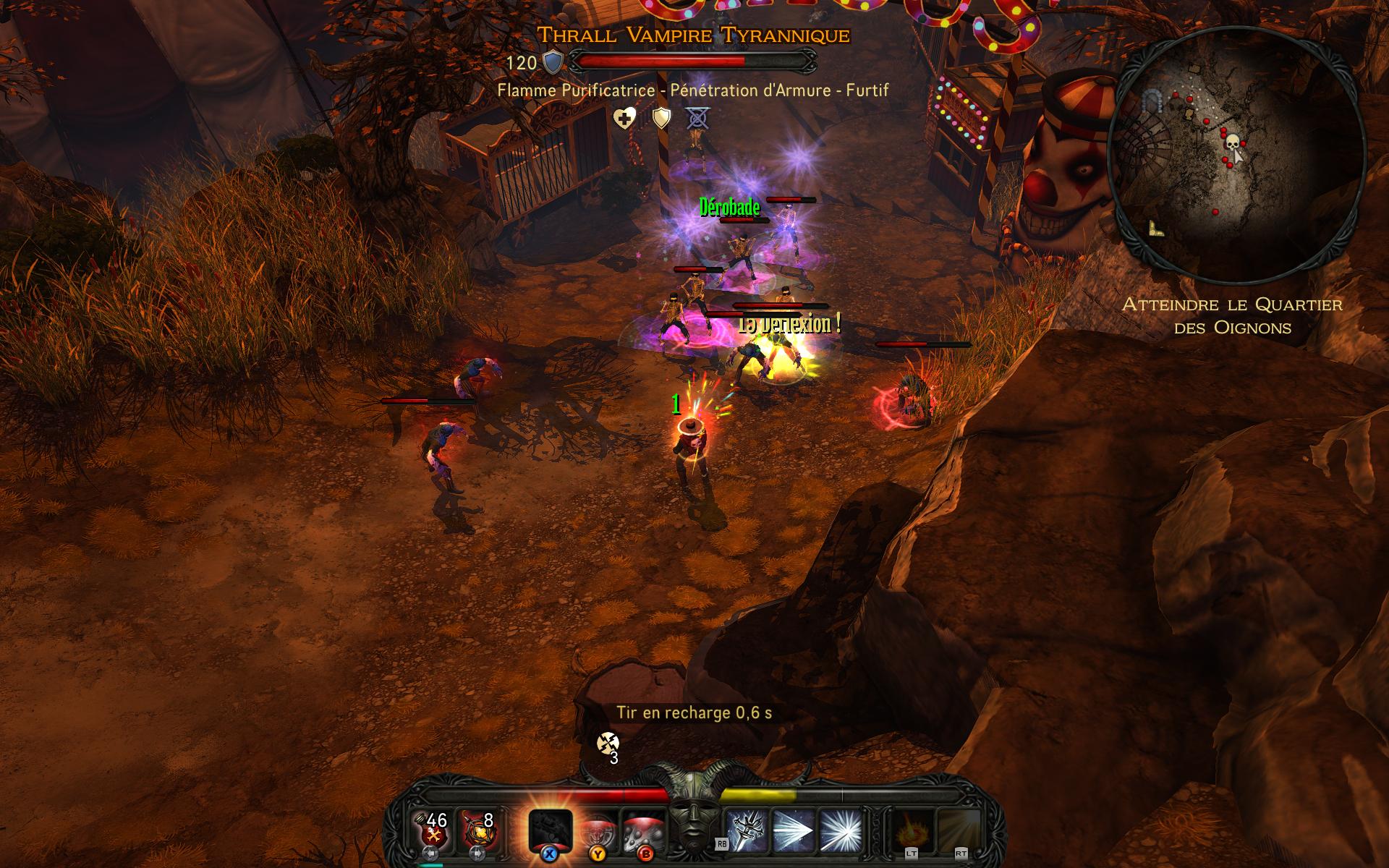1389x868 pixels.
Task: Select the crossed swords trick icon
Action: click(x=747, y=829)
